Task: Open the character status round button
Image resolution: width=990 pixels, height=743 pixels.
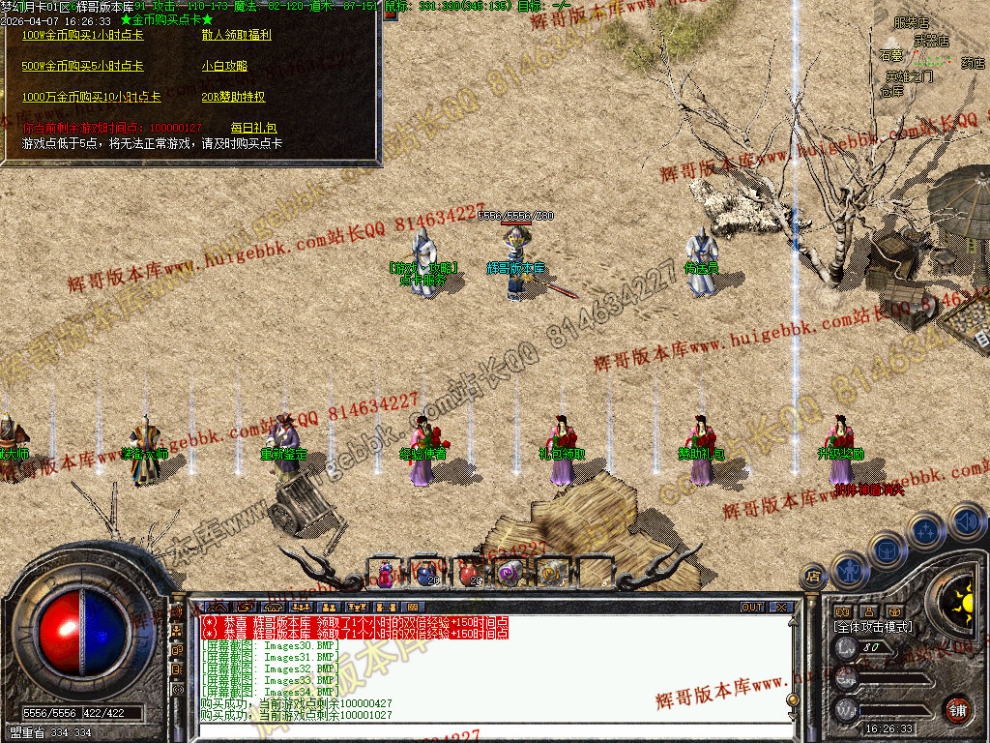Action: 849,570
